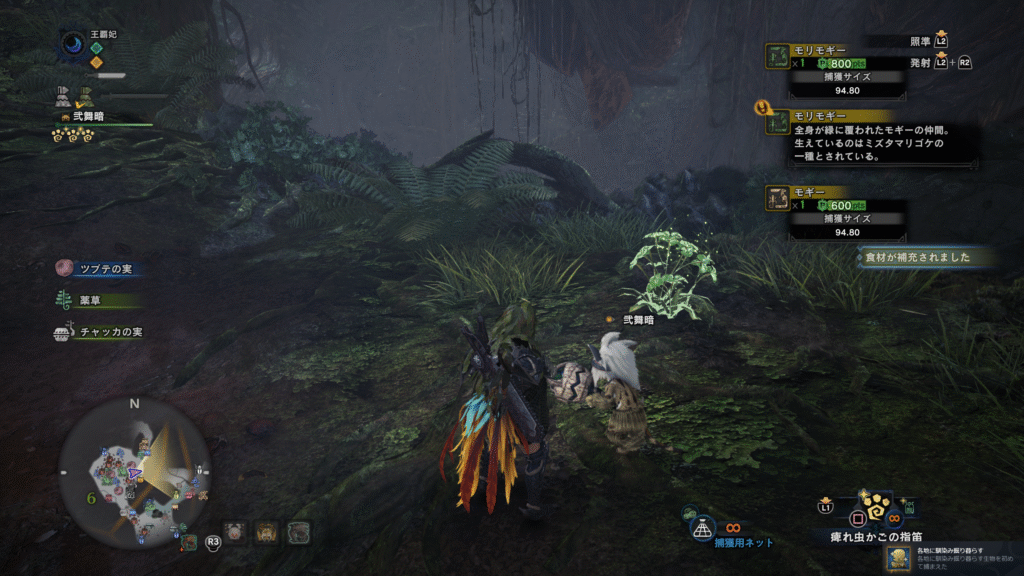Select the ツブテの実 gathering entry

pyautogui.click(x=98, y=267)
